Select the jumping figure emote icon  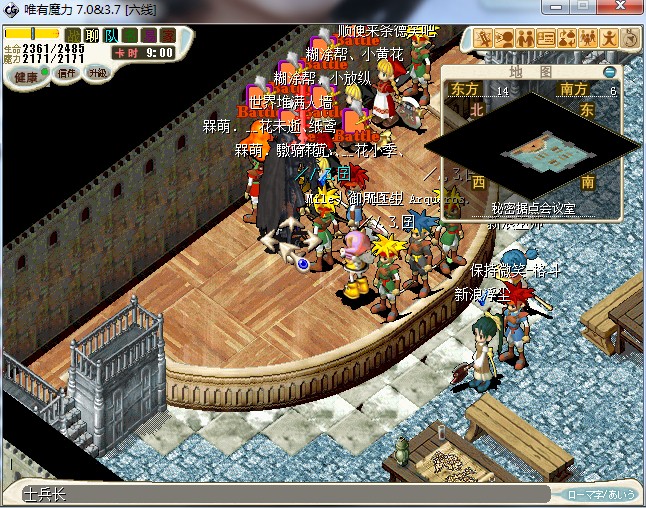click(610, 39)
